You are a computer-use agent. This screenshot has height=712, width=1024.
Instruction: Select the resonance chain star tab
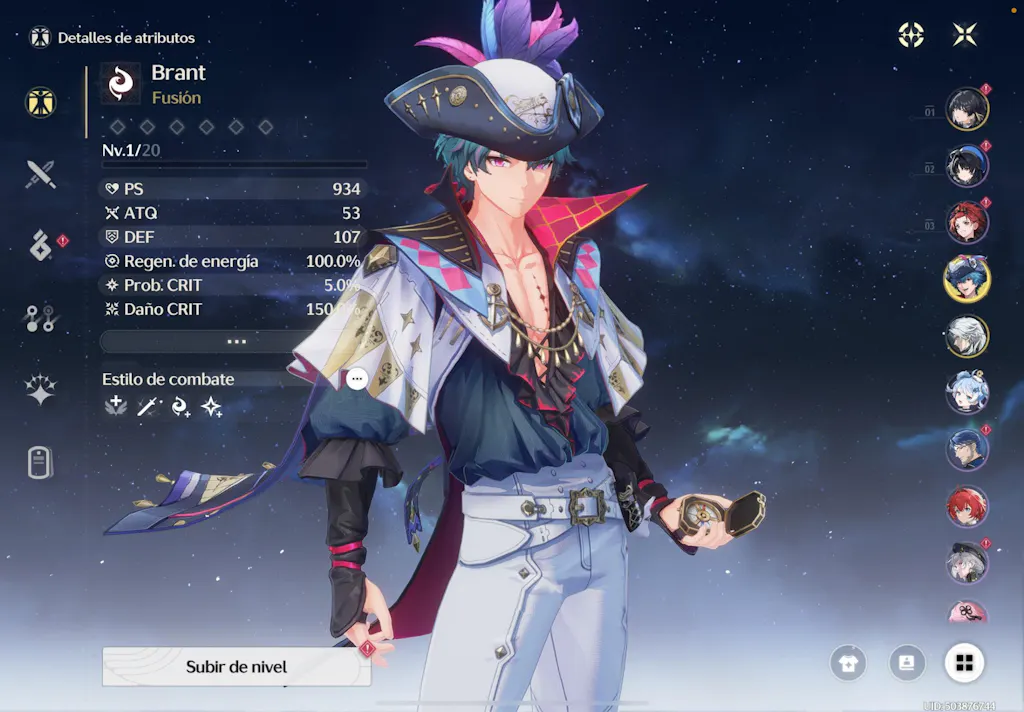tap(40, 391)
